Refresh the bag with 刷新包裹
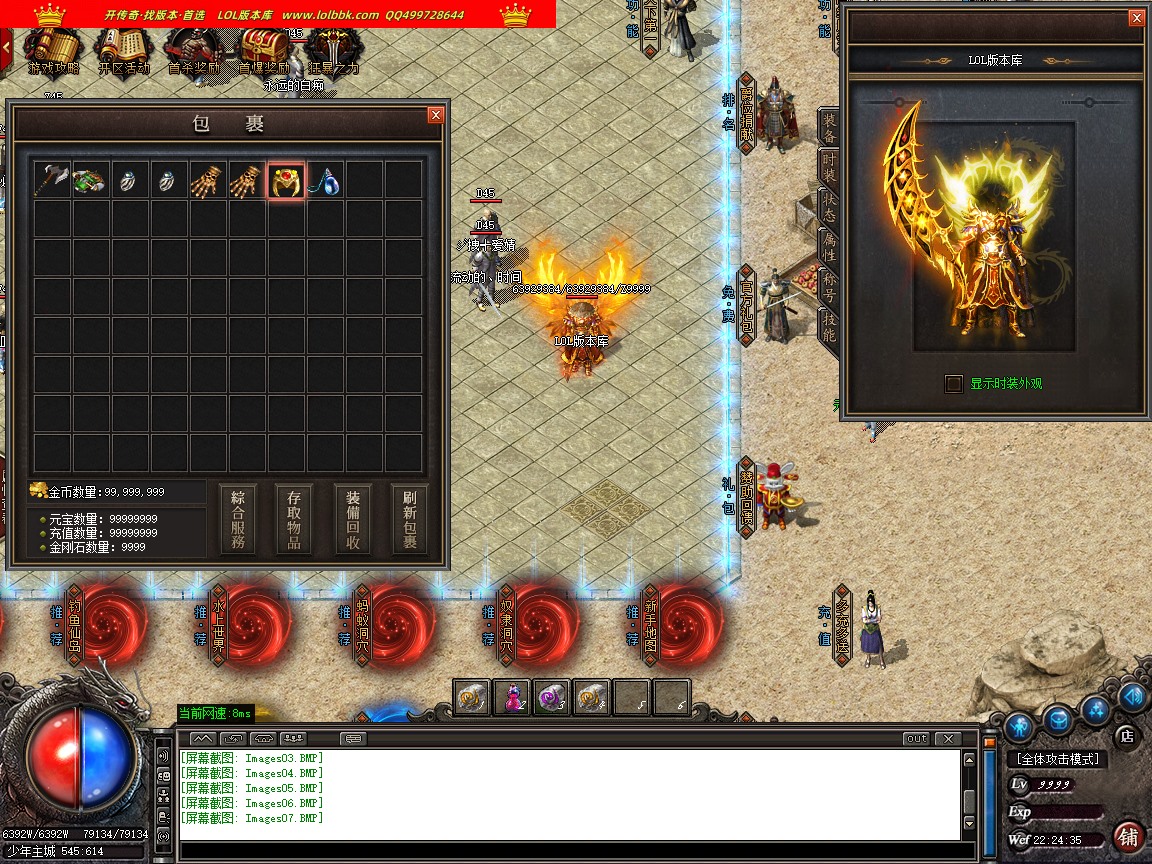1152x864 pixels. pos(409,519)
